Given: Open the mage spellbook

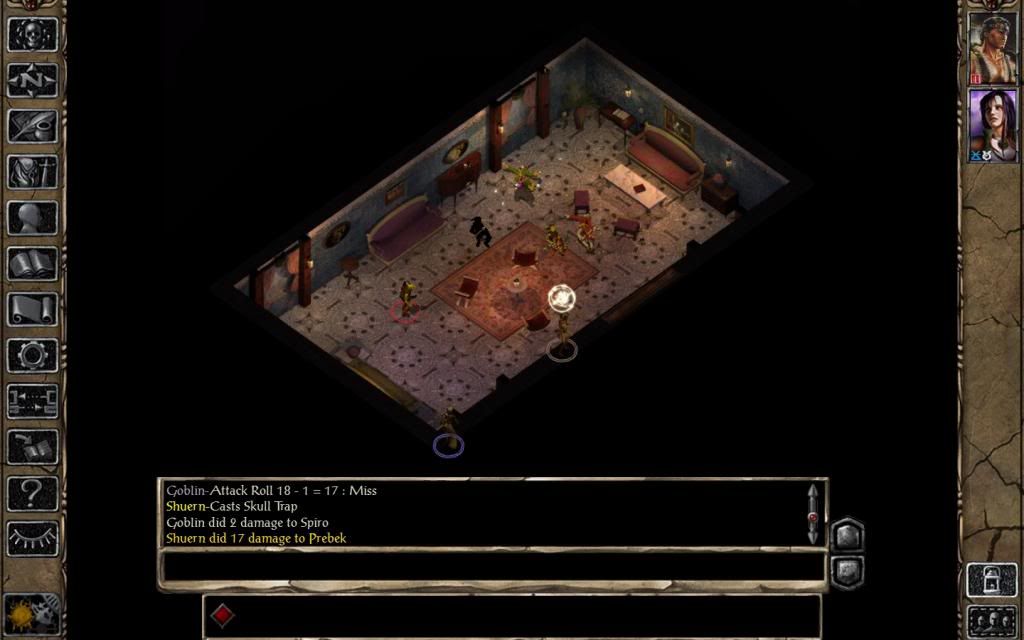Looking at the screenshot, I should click(x=33, y=263).
